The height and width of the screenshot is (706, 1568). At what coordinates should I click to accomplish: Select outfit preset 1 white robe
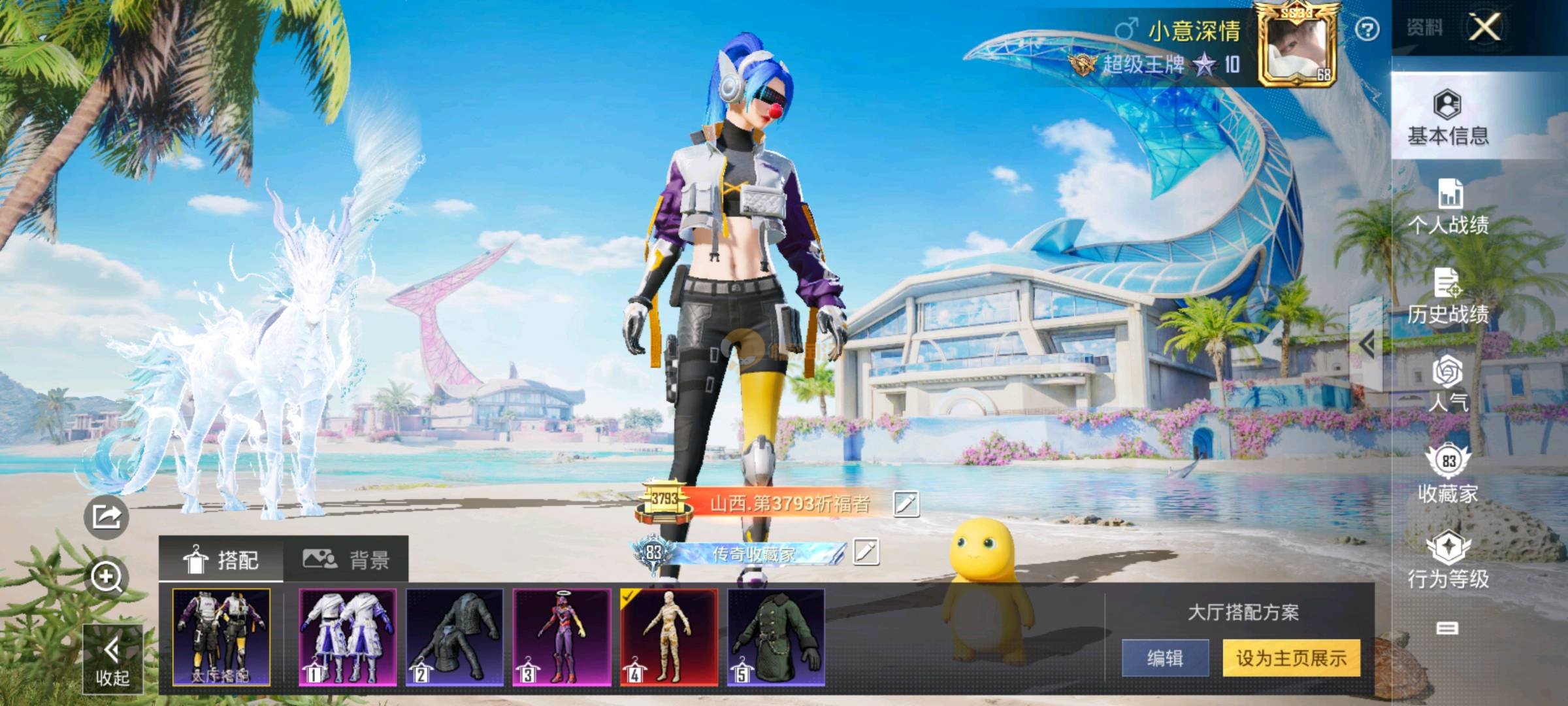click(x=348, y=637)
